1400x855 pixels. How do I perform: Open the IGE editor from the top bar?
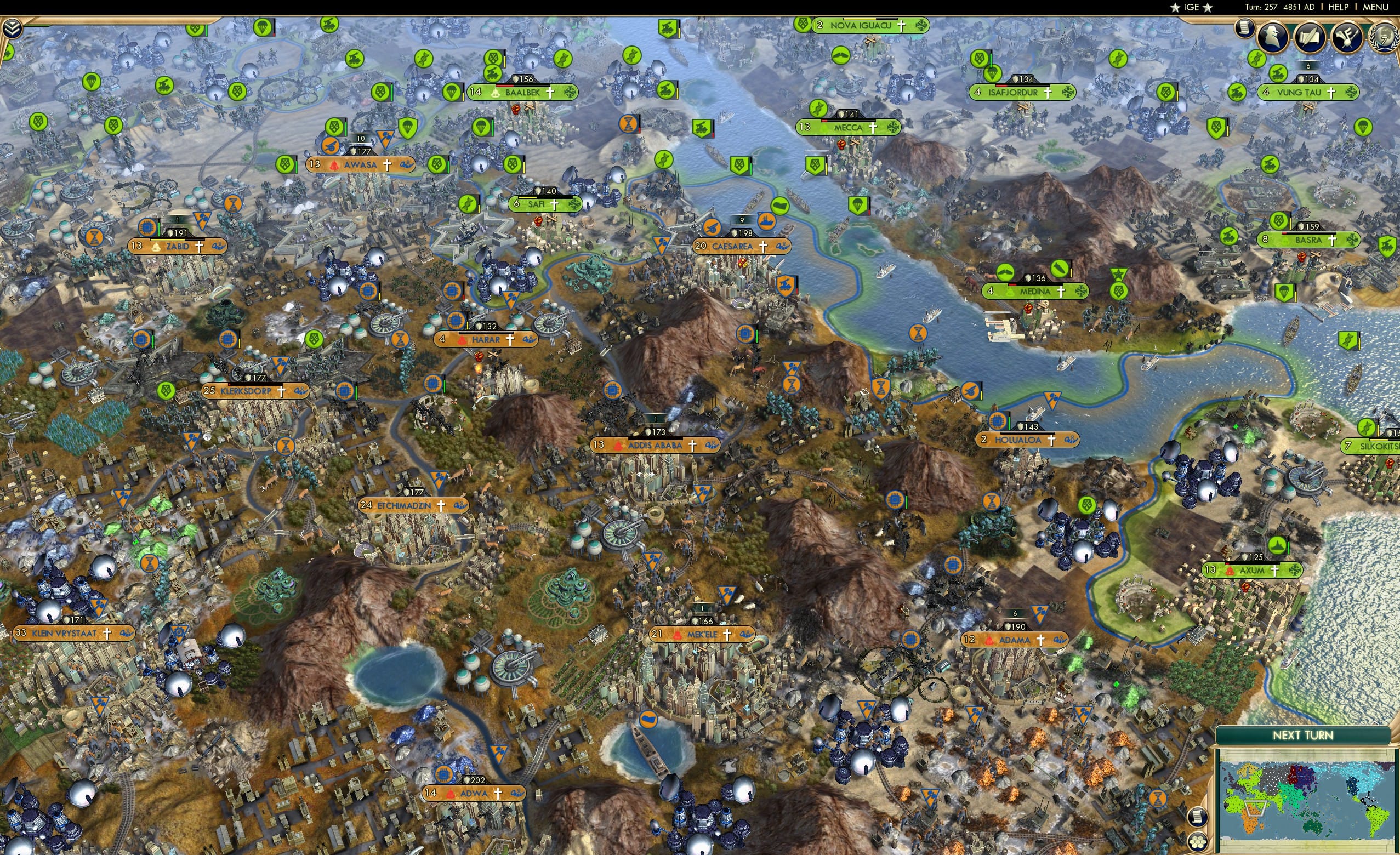[1191, 7]
